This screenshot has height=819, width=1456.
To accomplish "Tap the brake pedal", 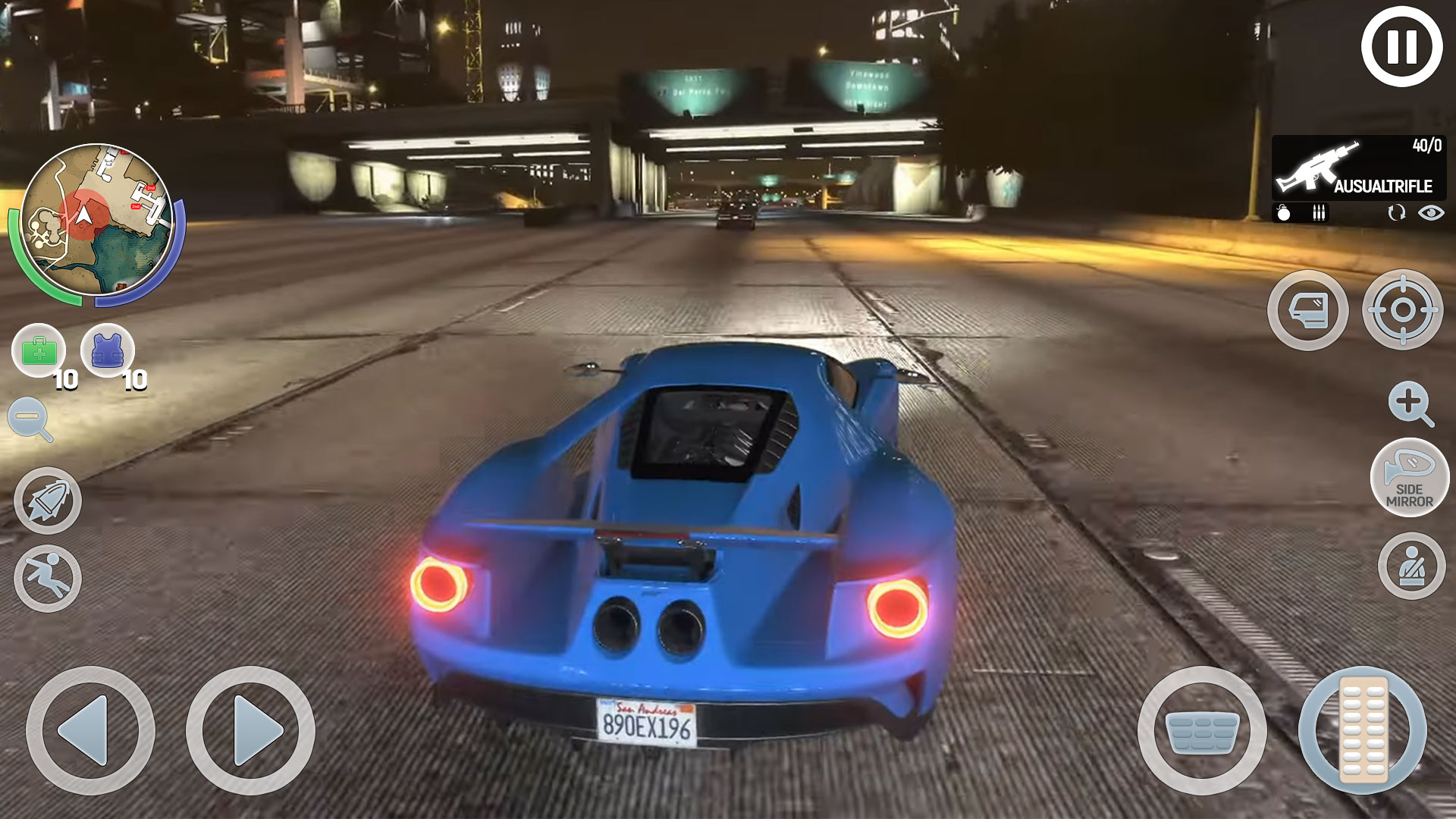I will [x=1202, y=730].
